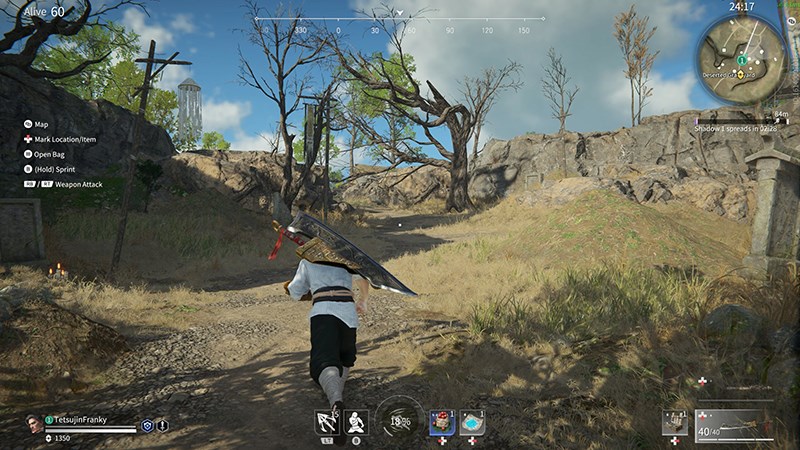Open the circular minimap

(x=742, y=58)
